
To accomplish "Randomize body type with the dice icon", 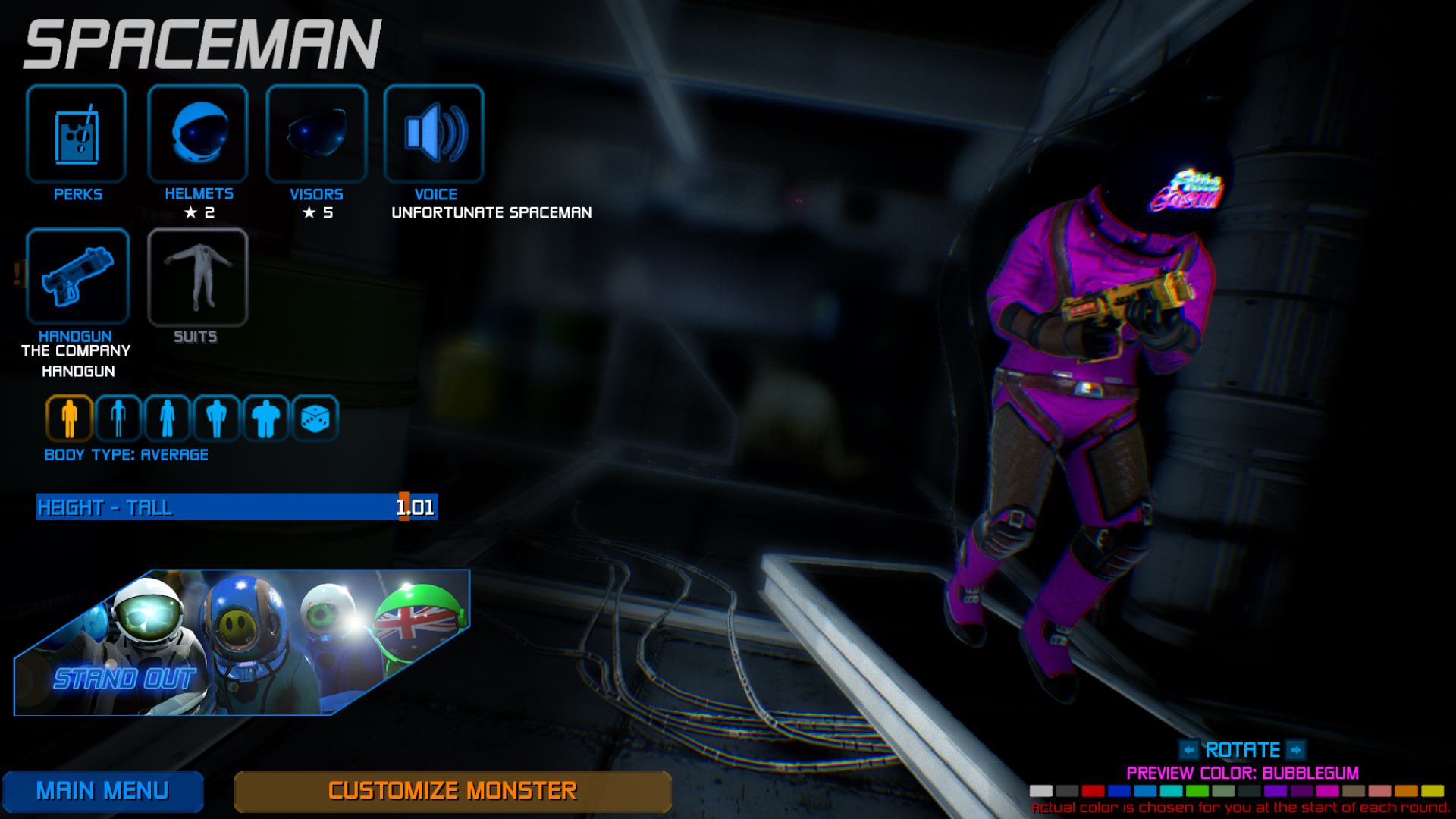I will tap(315, 418).
